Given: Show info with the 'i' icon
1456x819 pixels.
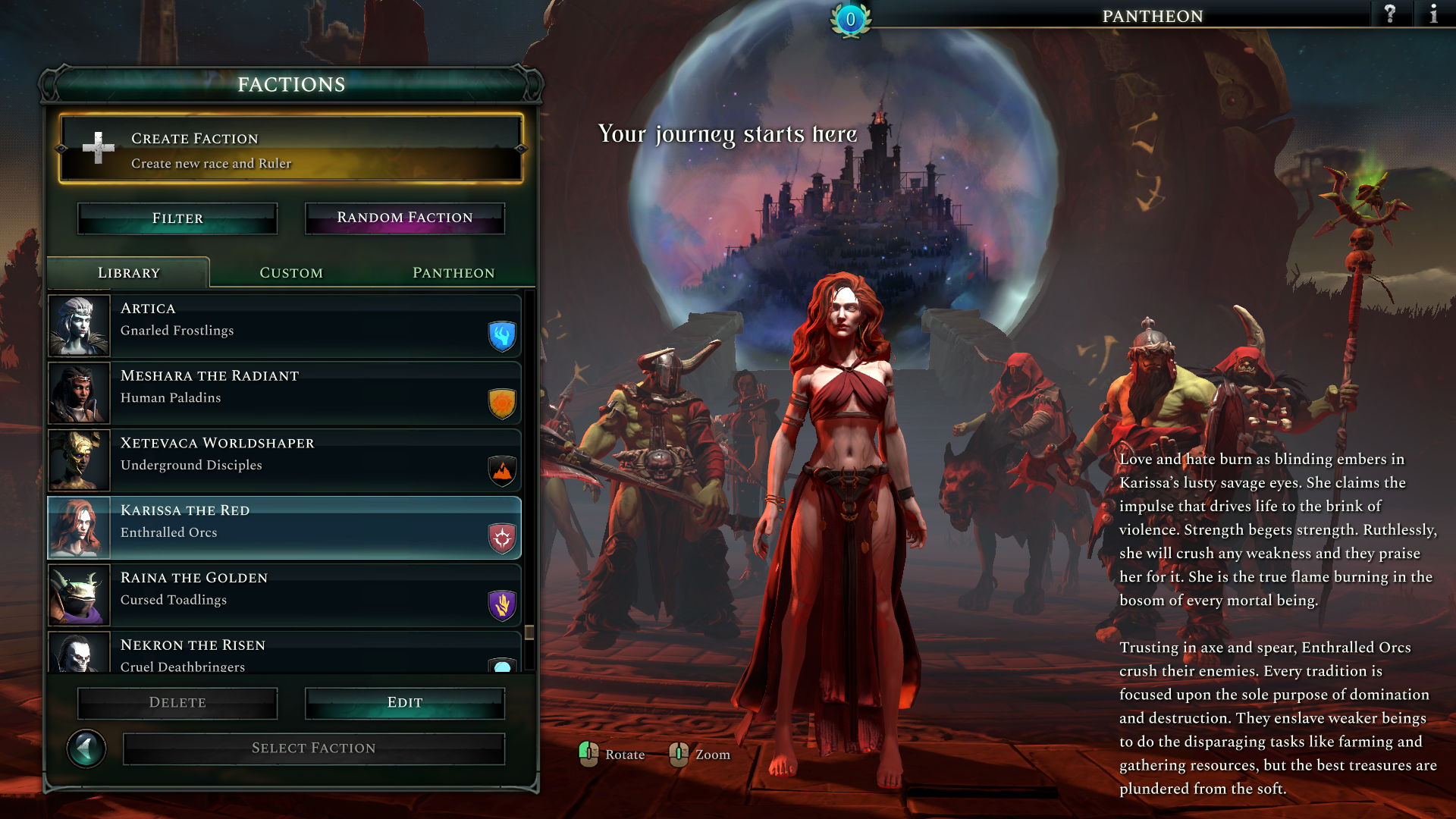Looking at the screenshot, I should pos(1433,14).
